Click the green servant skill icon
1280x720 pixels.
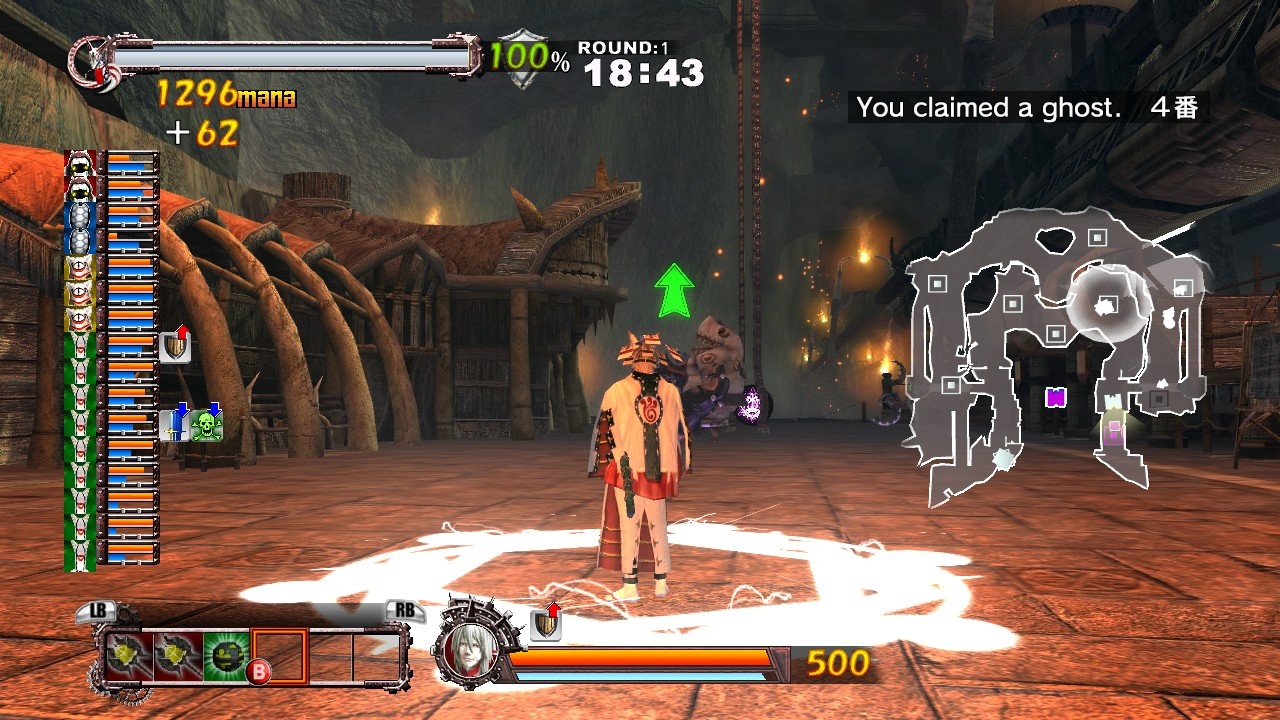coord(224,656)
